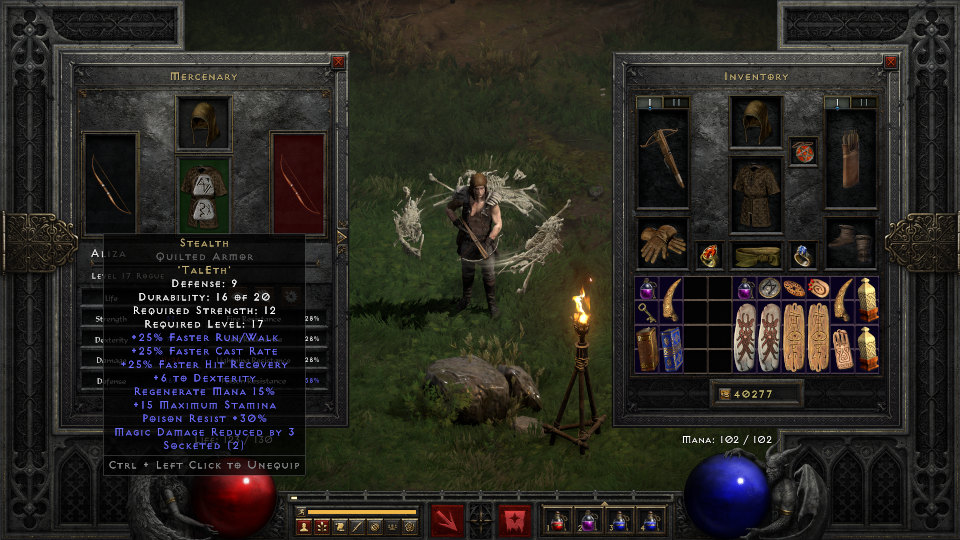Click the equipped leather gloves
The height and width of the screenshot is (540, 960).
[x=662, y=244]
